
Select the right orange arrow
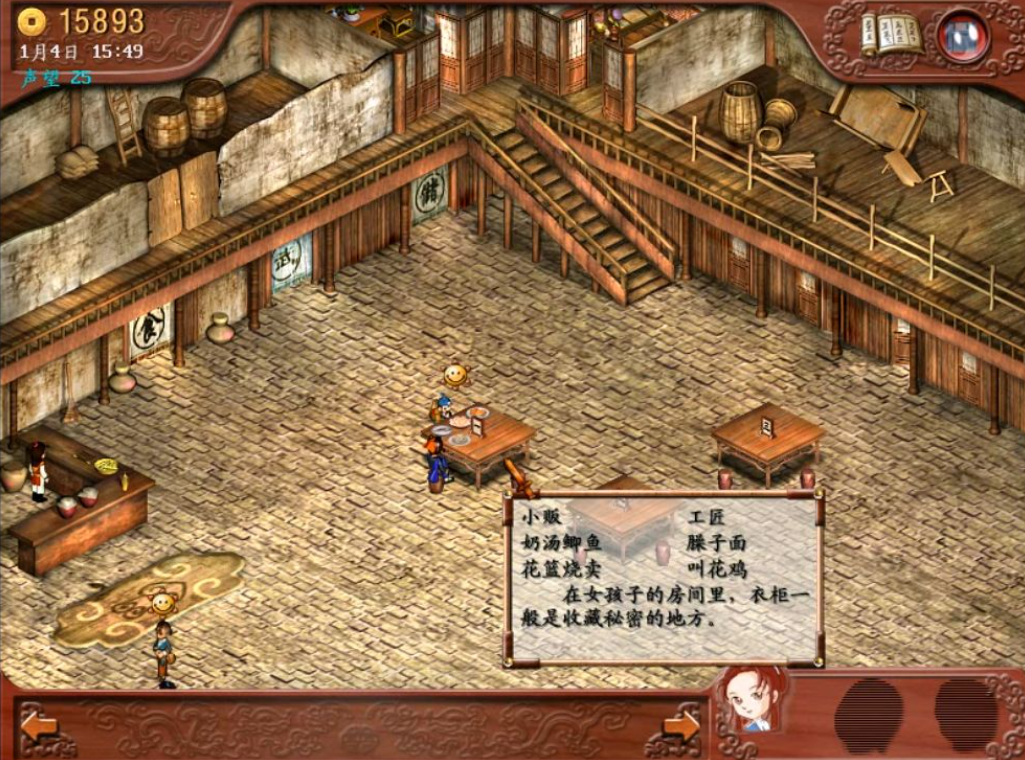pyautogui.click(x=682, y=724)
